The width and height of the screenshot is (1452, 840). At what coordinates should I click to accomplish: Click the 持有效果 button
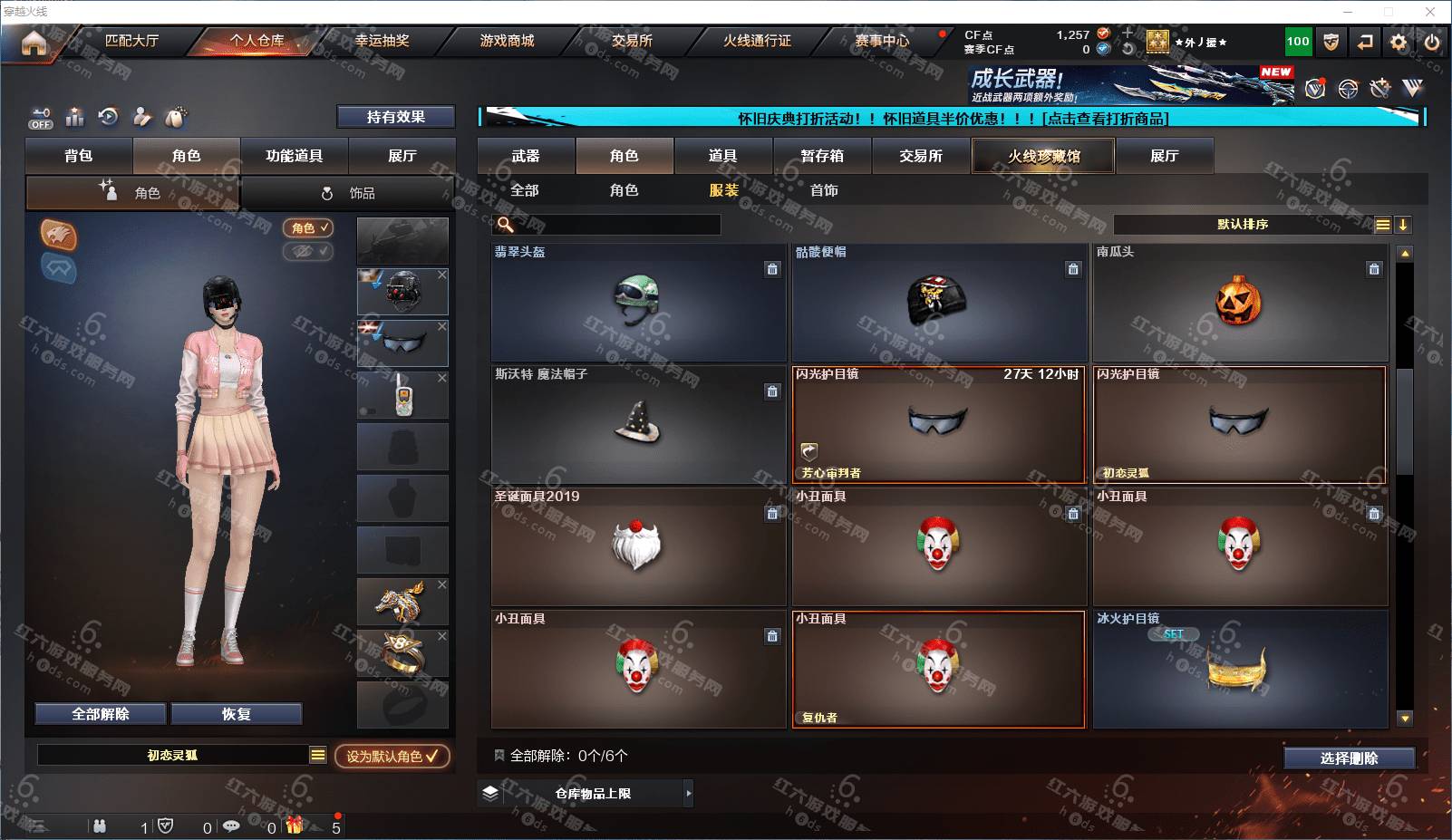coord(395,117)
